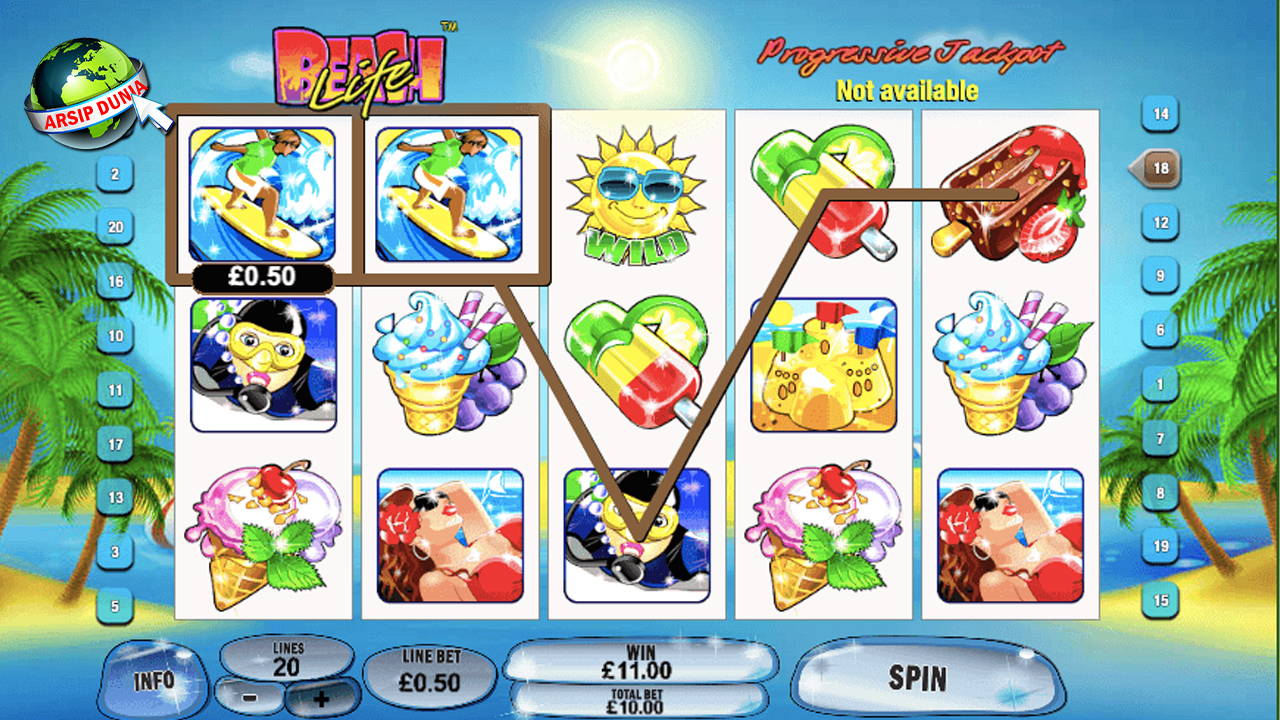1280x720 pixels.
Task: Spin the reels with the SPIN button
Action: (x=917, y=679)
